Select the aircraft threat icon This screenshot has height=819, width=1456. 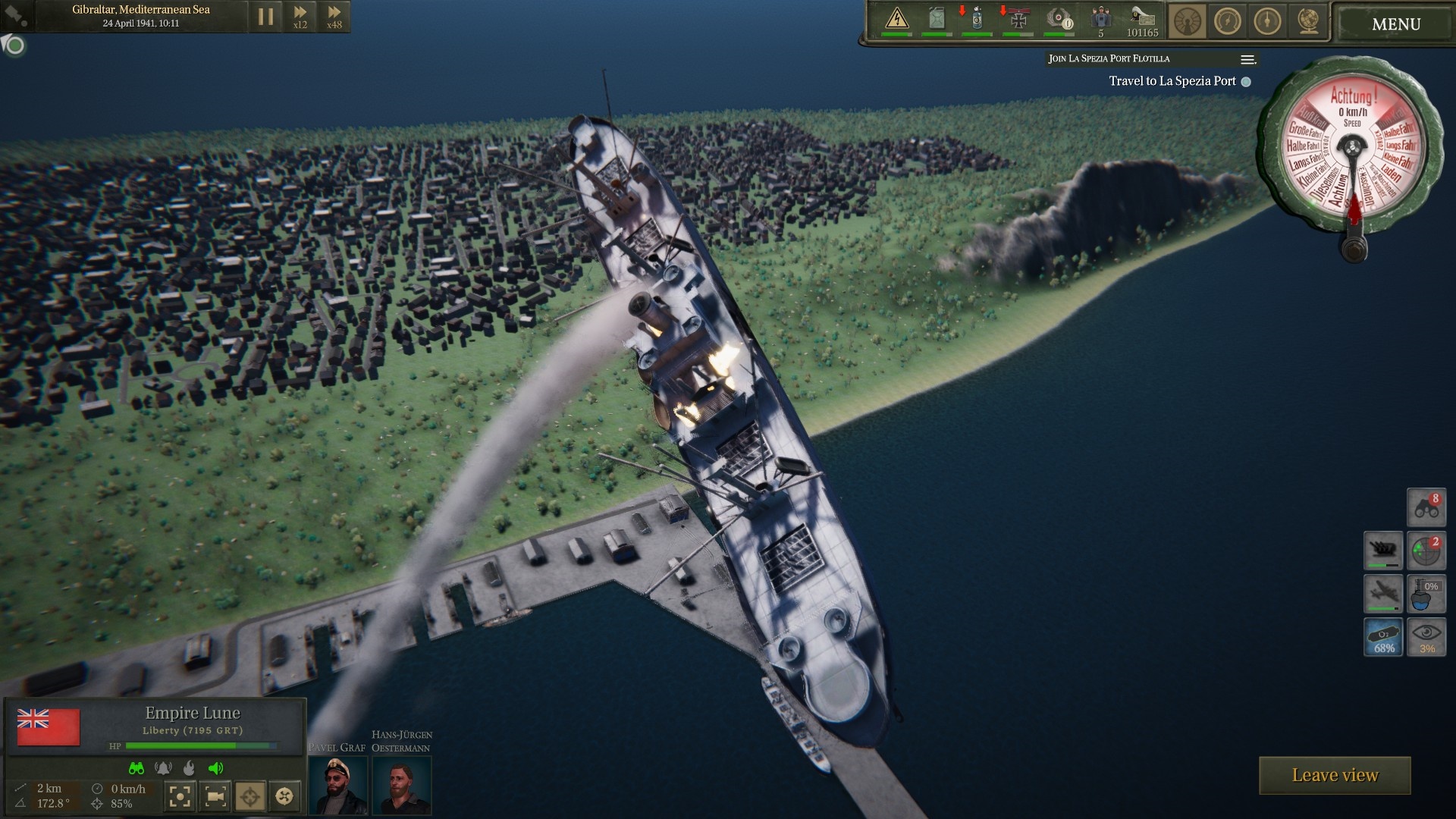pos(1385,593)
